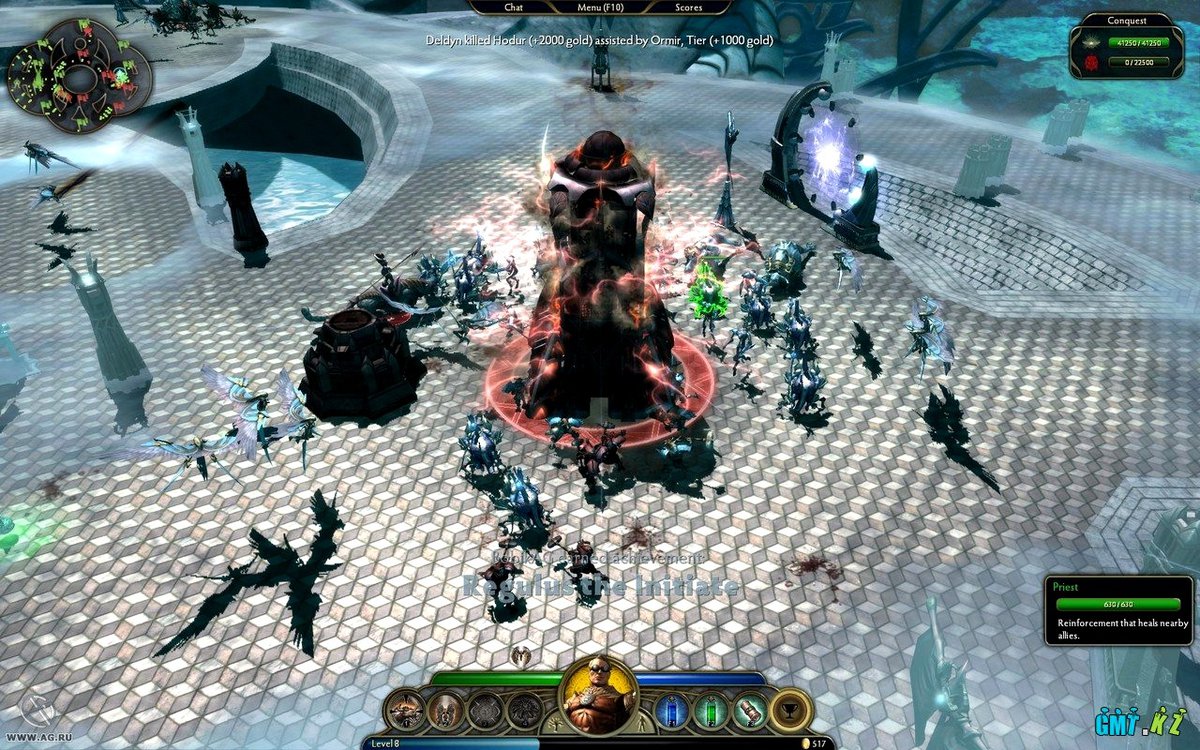Activate the winged figure ability icon
The width and height of the screenshot is (1200, 750).
(x=446, y=710)
